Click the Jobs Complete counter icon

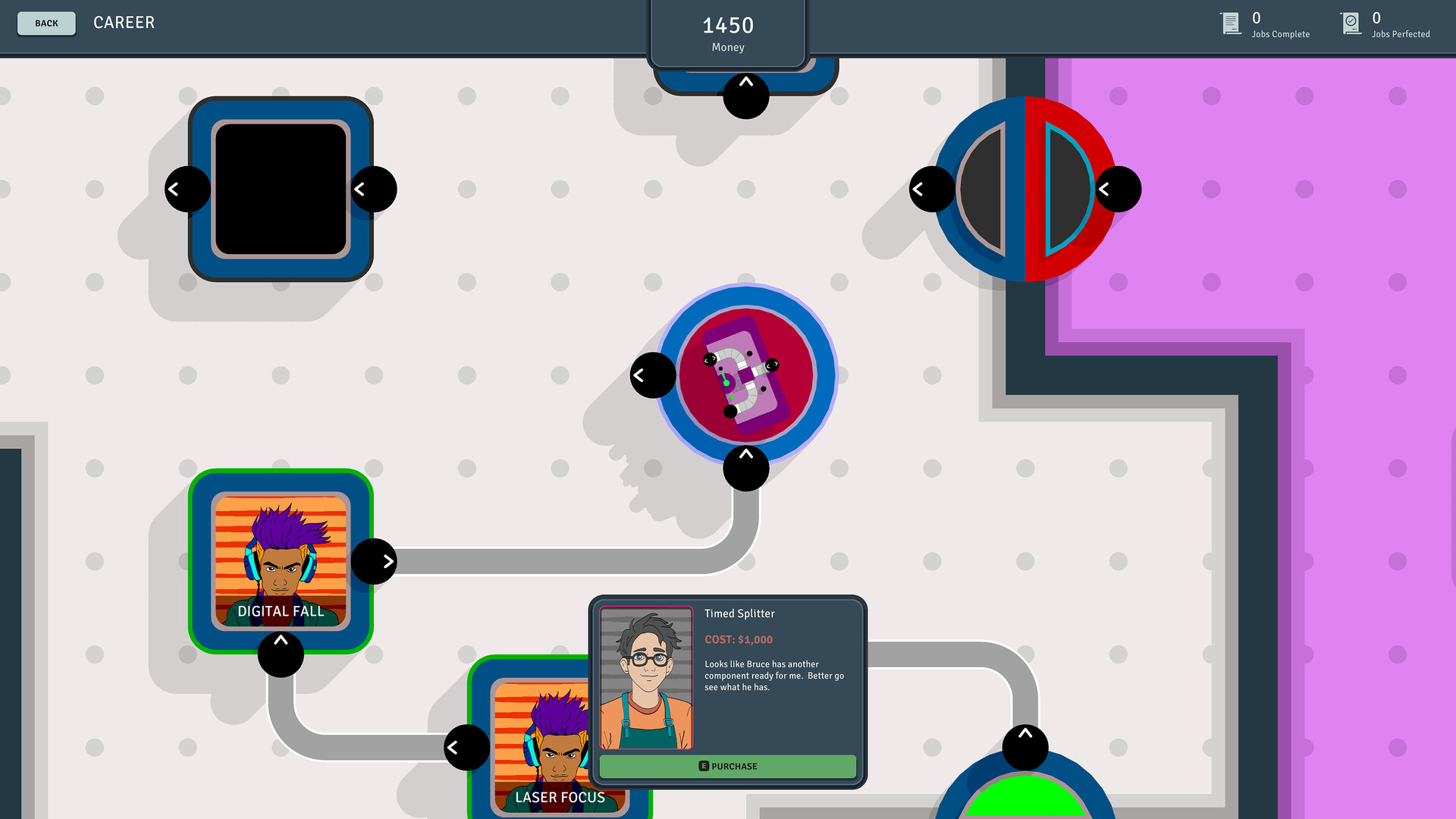click(1230, 23)
